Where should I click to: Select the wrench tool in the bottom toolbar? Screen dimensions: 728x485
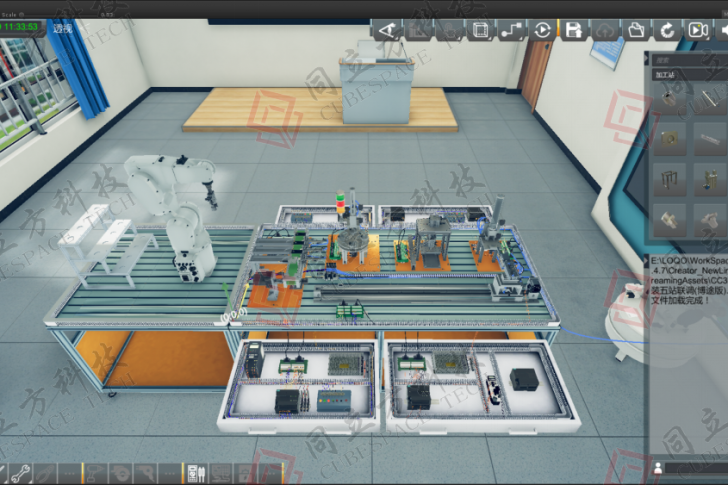coord(20,472)
